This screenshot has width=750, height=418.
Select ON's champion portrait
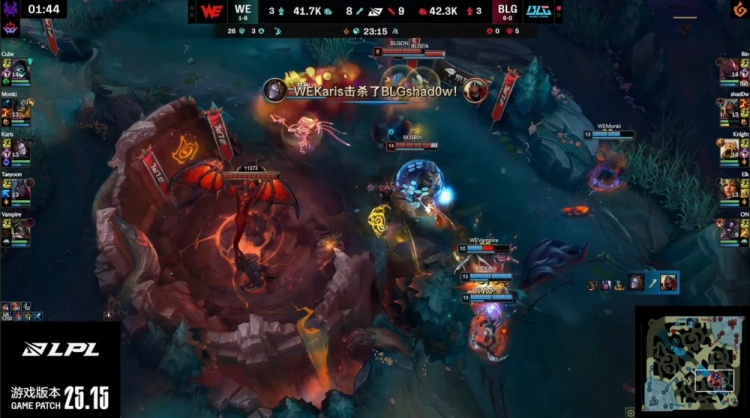pos(729,228)
